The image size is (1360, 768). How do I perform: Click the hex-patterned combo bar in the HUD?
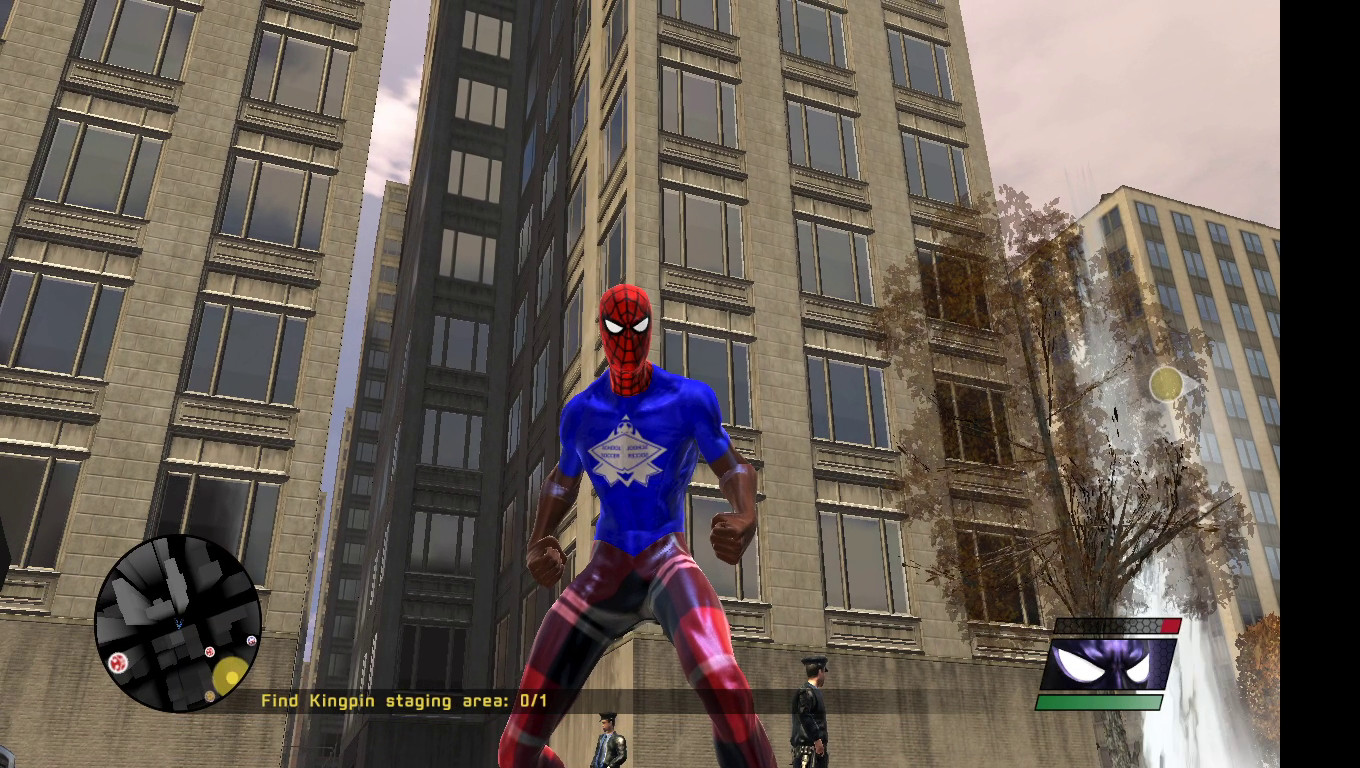[x=1110, y=626]
